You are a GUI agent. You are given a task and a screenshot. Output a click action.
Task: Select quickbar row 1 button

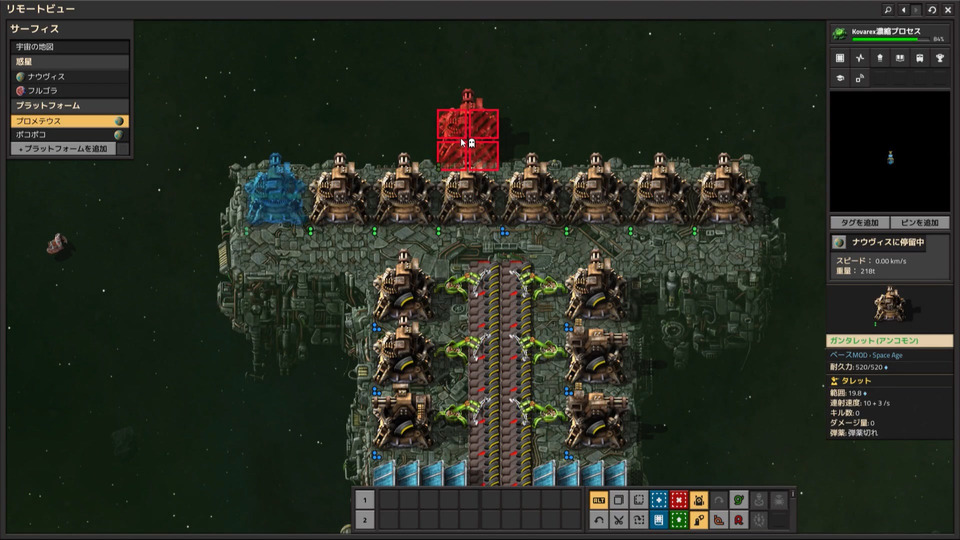tap(365, 500)
